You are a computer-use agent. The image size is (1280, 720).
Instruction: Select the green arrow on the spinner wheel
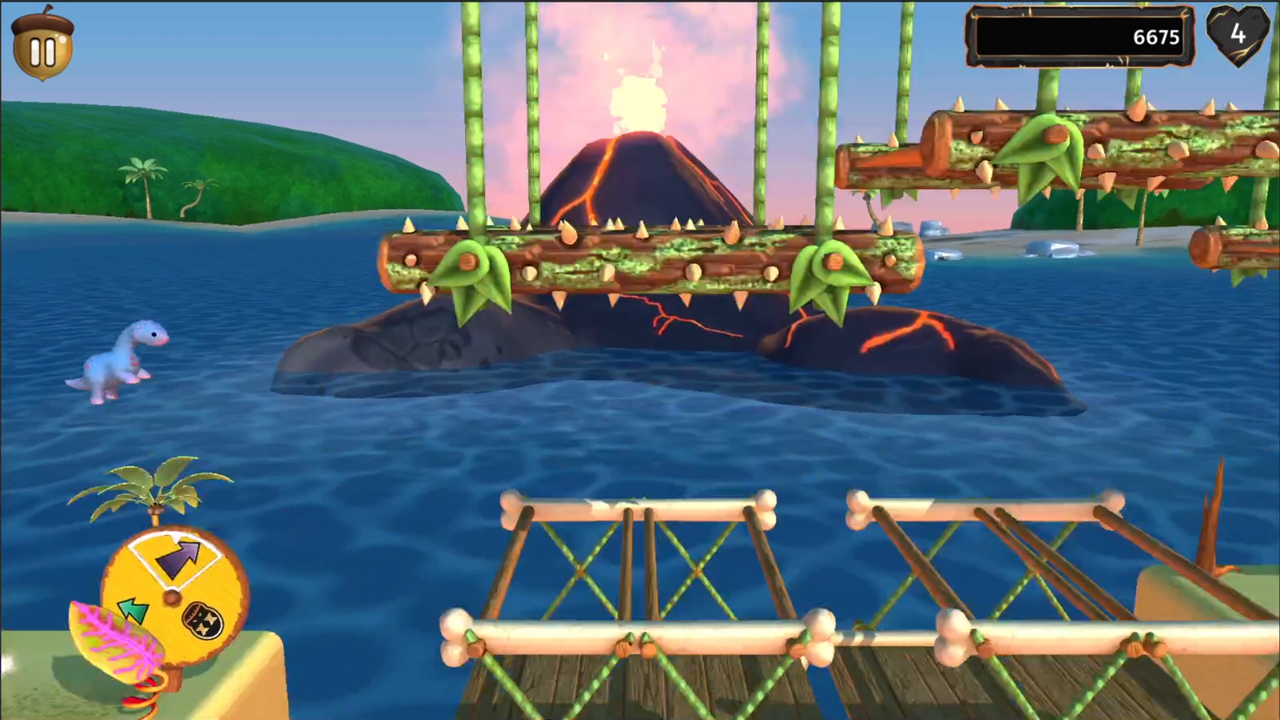(131, 607)
